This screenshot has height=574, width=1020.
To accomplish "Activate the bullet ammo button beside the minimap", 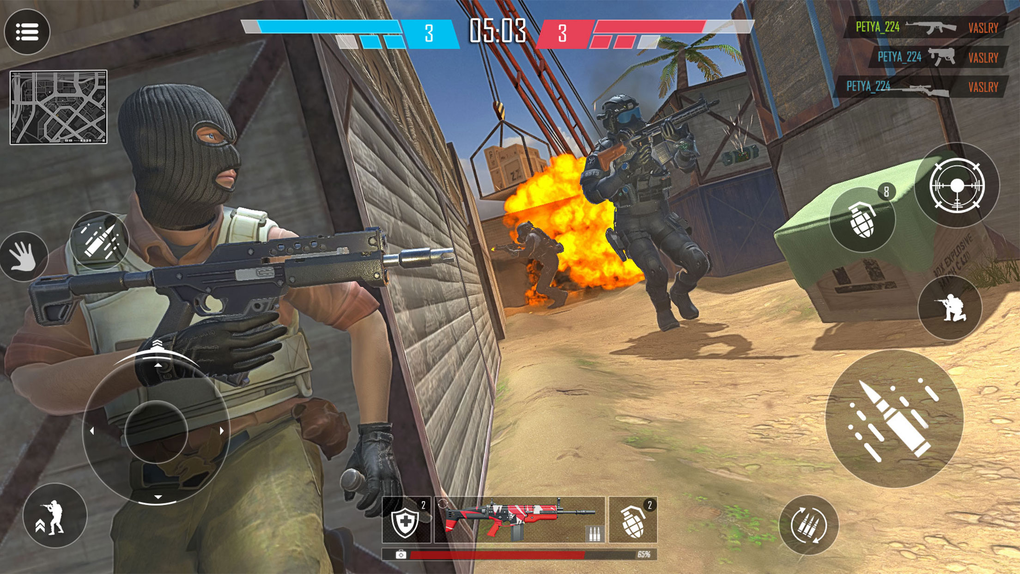I will coord(100,240).
